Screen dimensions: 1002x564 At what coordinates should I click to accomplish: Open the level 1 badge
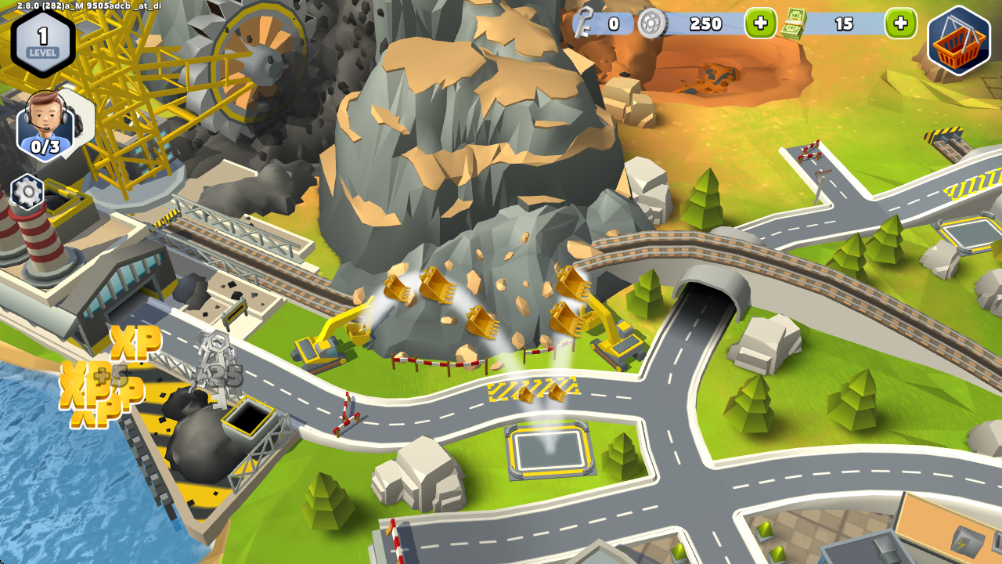pyautogui.click(x=42, y=42)
